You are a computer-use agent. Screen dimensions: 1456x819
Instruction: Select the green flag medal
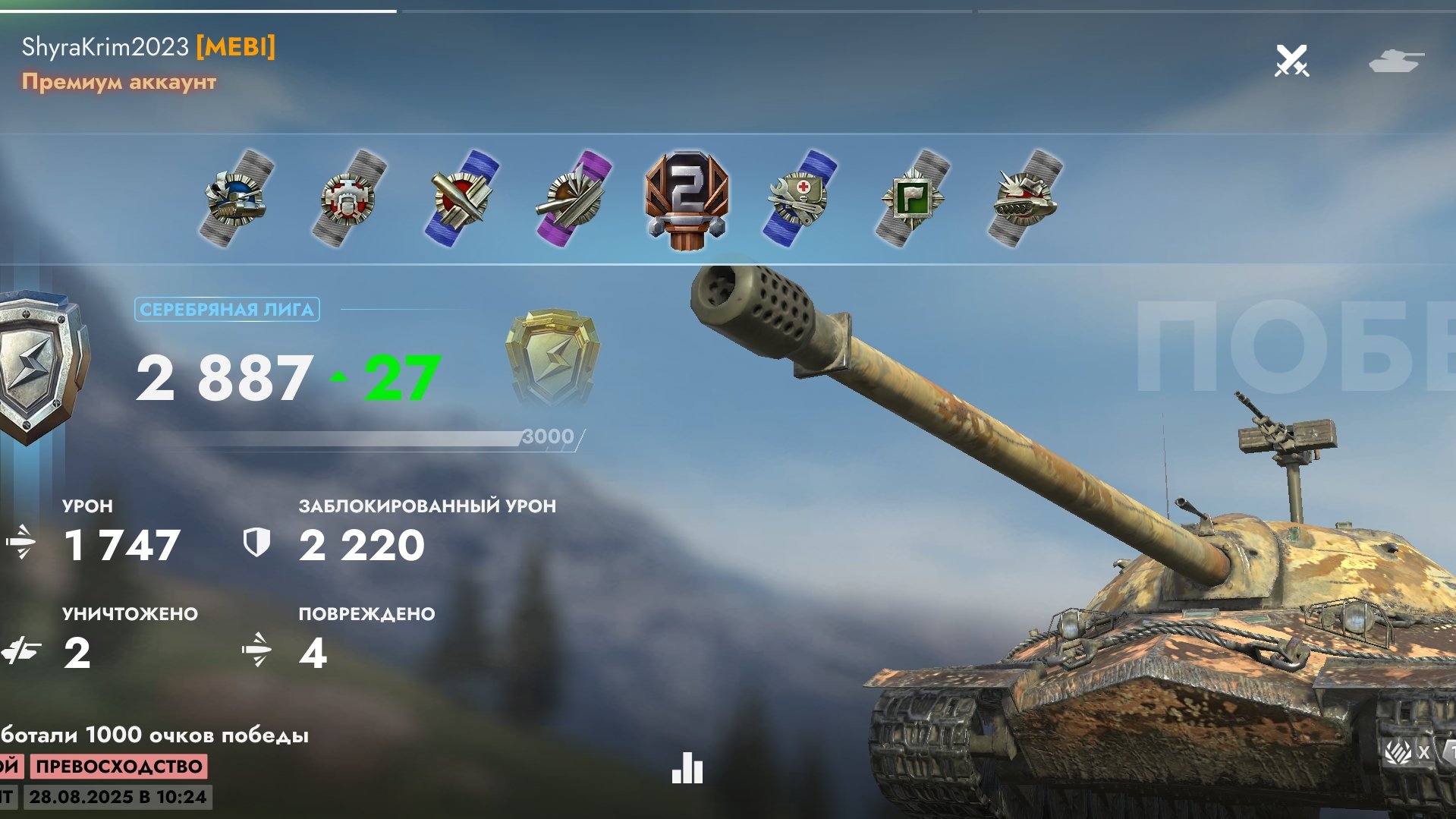click(x=911, y=199)
